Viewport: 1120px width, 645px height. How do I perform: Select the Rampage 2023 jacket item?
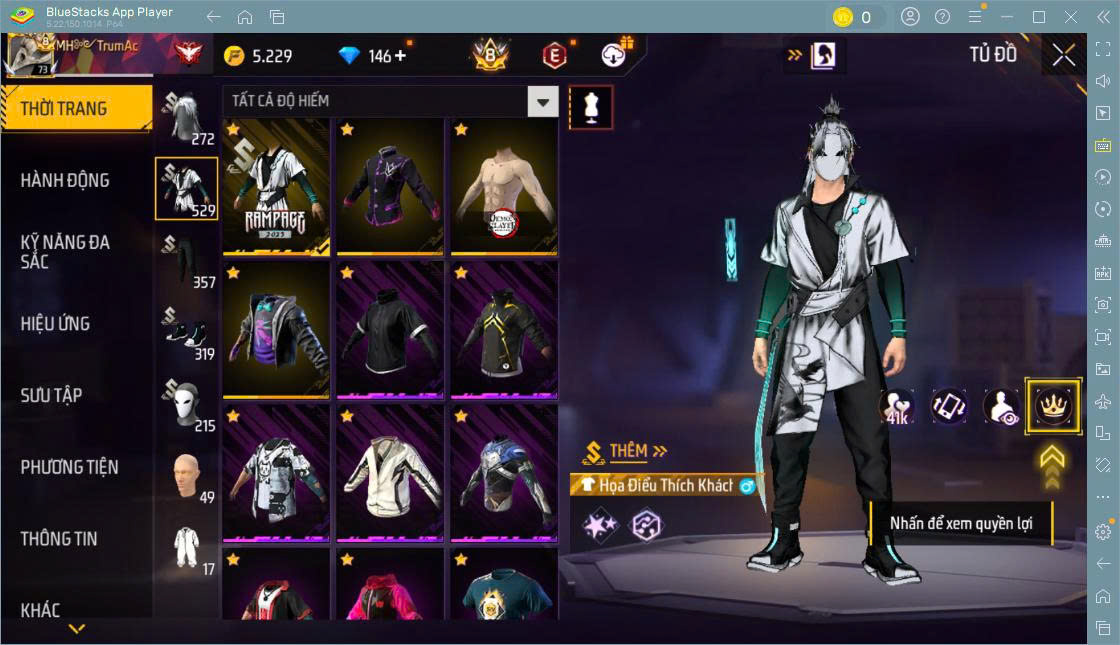click(x=276, y=186)
